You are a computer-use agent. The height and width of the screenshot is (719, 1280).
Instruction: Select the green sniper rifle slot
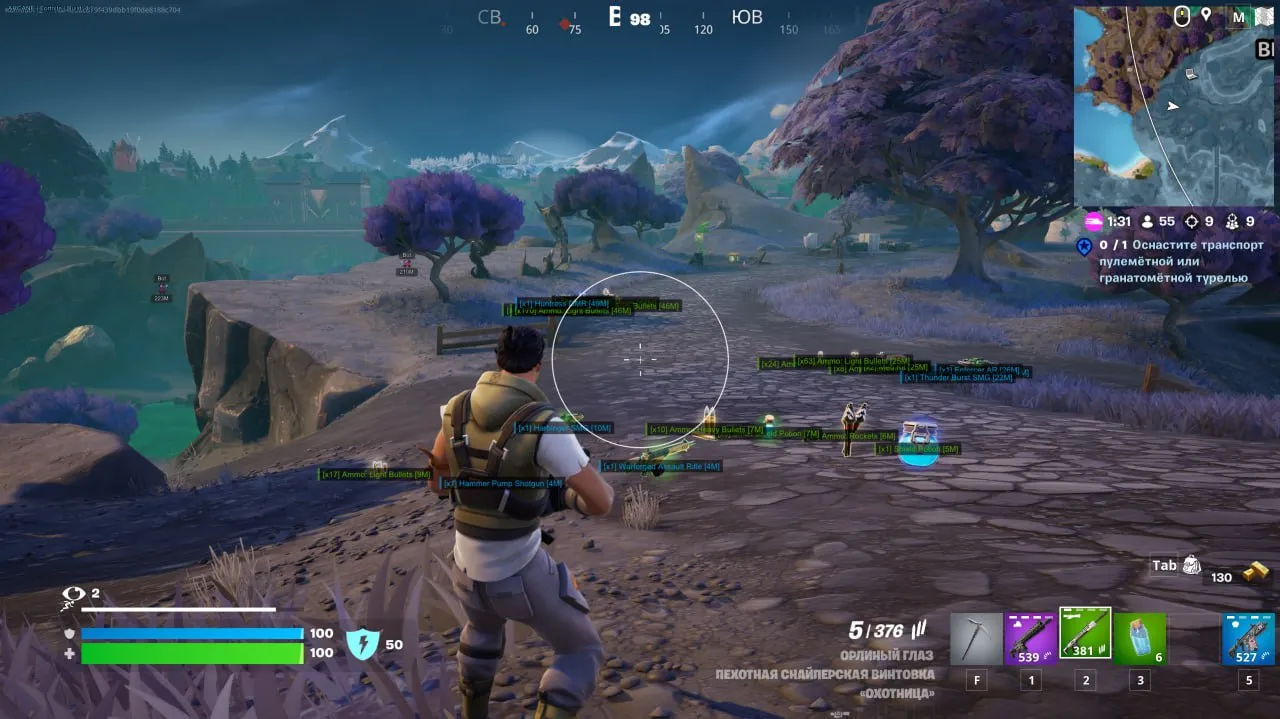click(x=1085, y=634)
